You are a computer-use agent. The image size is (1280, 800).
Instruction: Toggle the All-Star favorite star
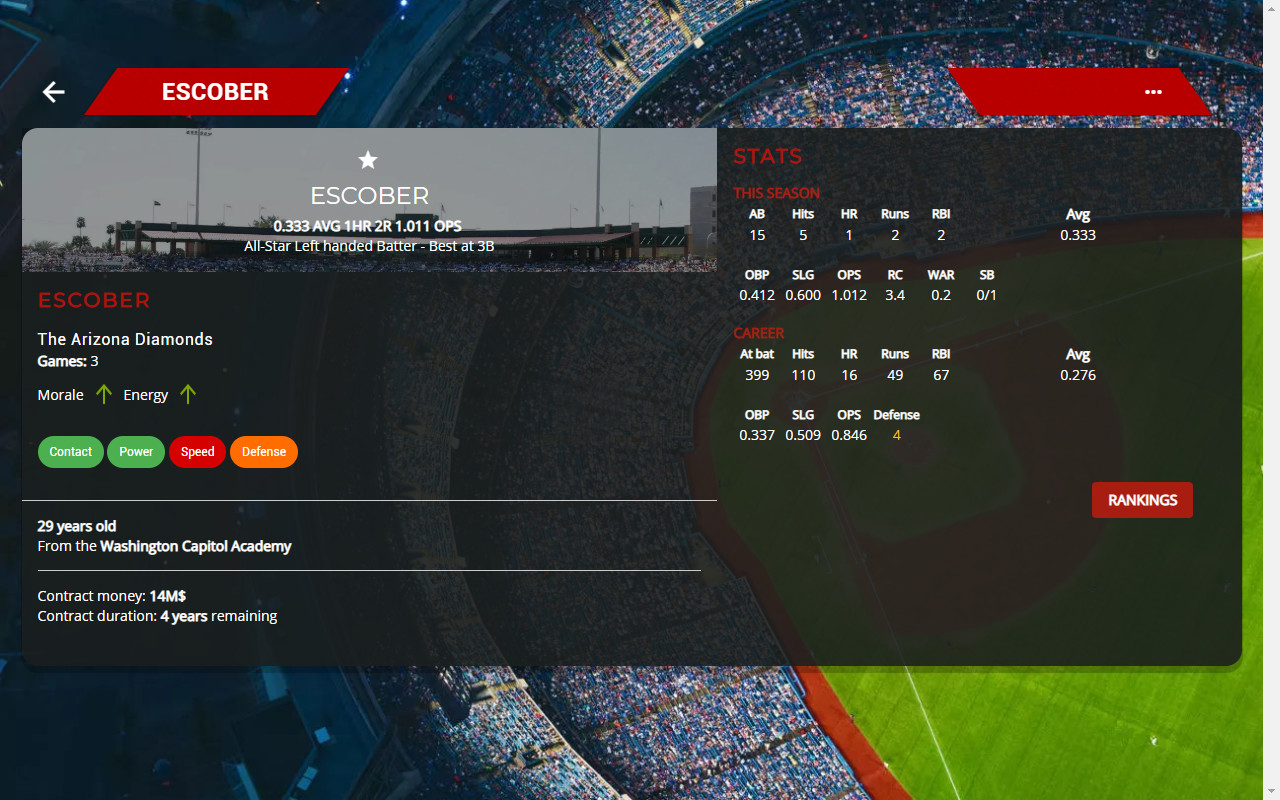(368, 160)
